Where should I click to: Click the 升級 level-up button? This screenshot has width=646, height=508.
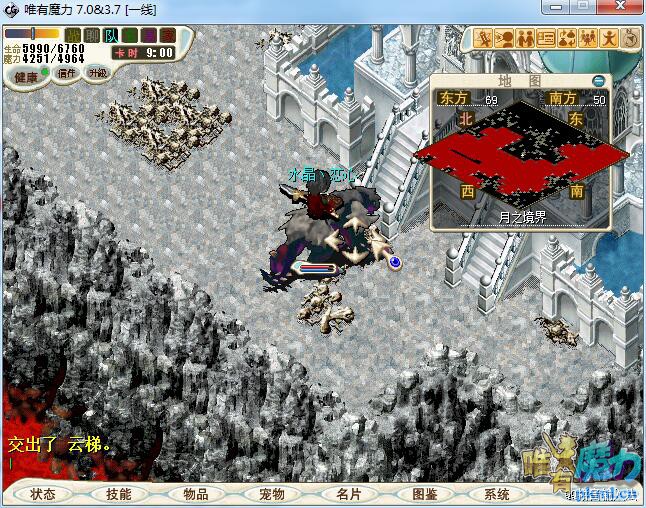[x=97, y=73]
